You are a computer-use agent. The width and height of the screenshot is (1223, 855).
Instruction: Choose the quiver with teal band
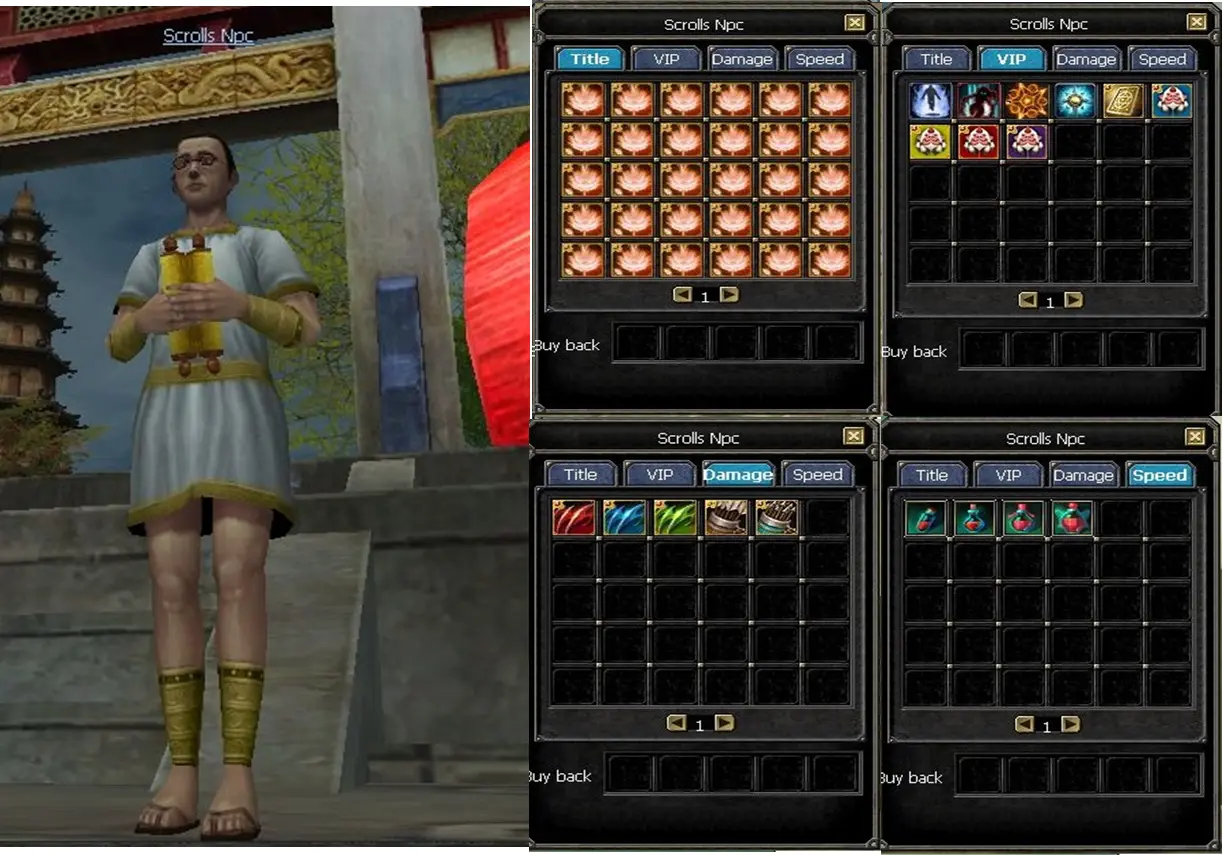pyautogui.click(x=776, y=518)
